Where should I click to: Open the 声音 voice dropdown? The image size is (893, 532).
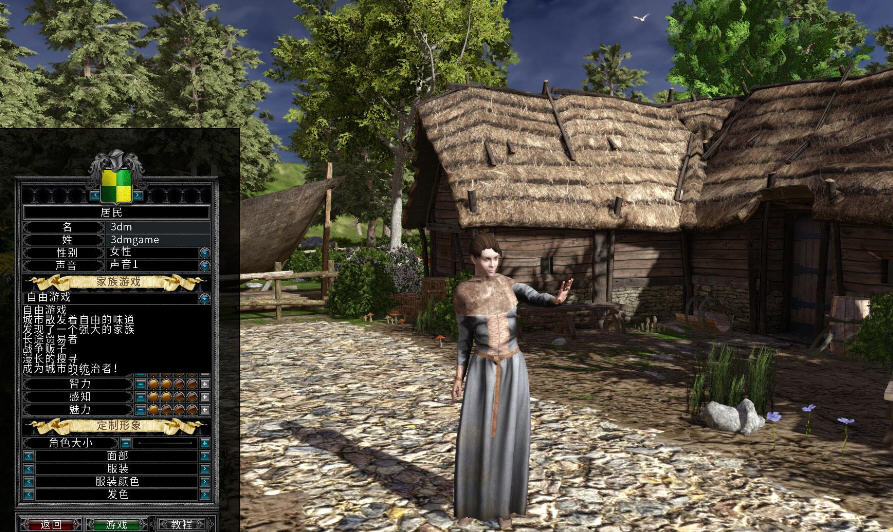click(x=204, y=266)
